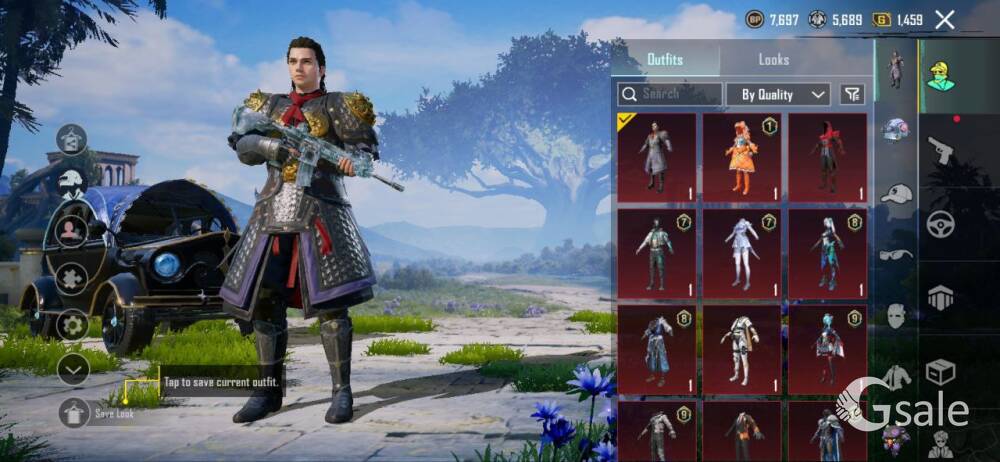Select the character wardrobe section with yellow cap
This screenshot has width=1000, height=462.
(940, 76)
